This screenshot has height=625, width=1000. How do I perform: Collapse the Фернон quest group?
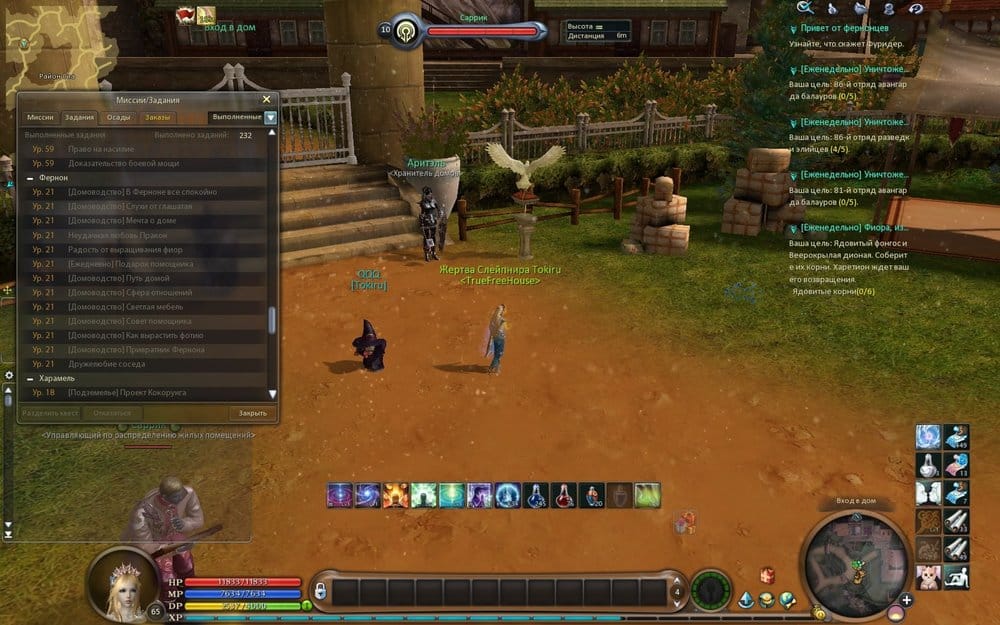pyautogui.click(x=31, y=177)
